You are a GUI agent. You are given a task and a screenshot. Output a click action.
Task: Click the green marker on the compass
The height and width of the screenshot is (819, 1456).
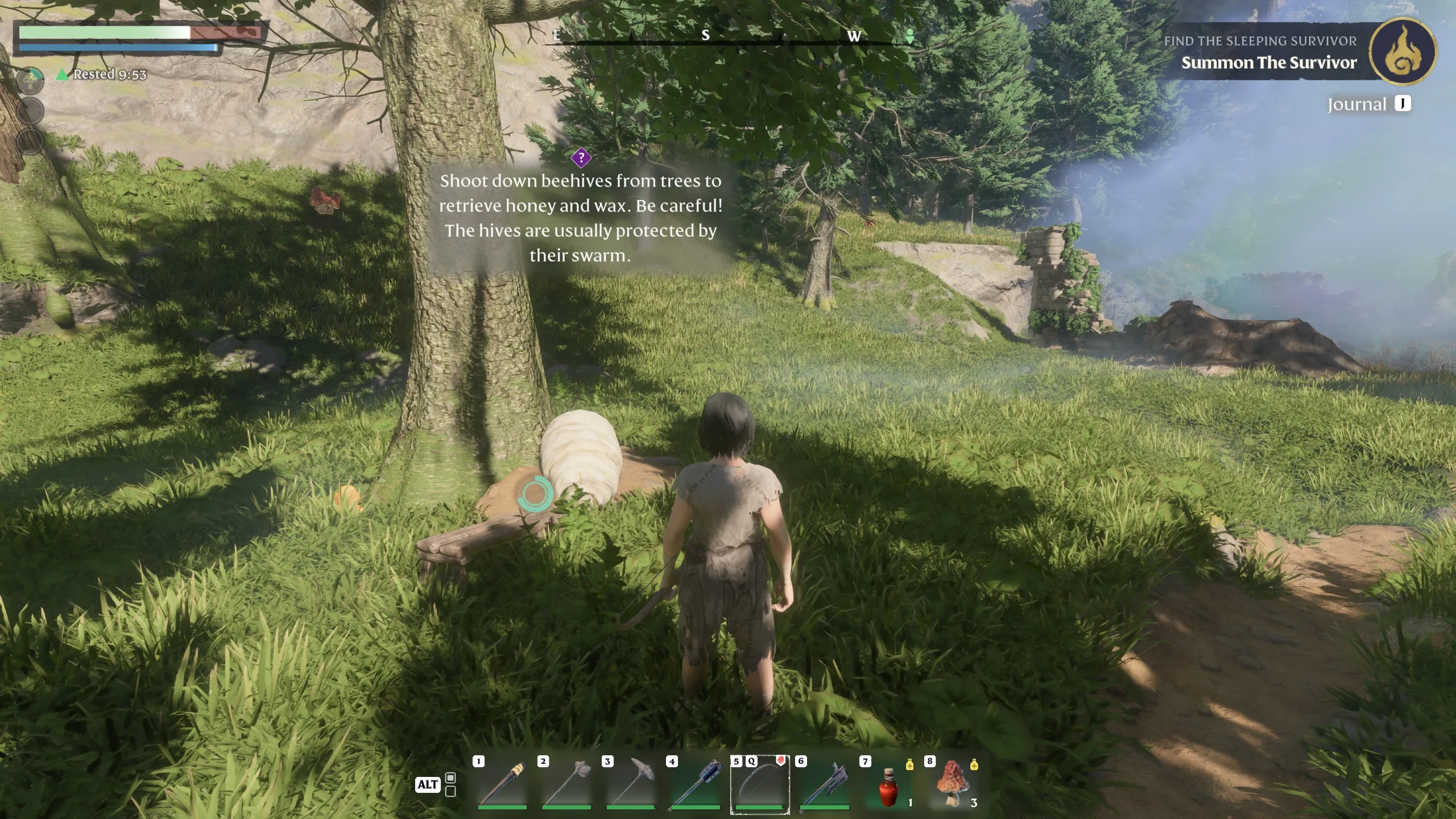click(x=910, y=37)
